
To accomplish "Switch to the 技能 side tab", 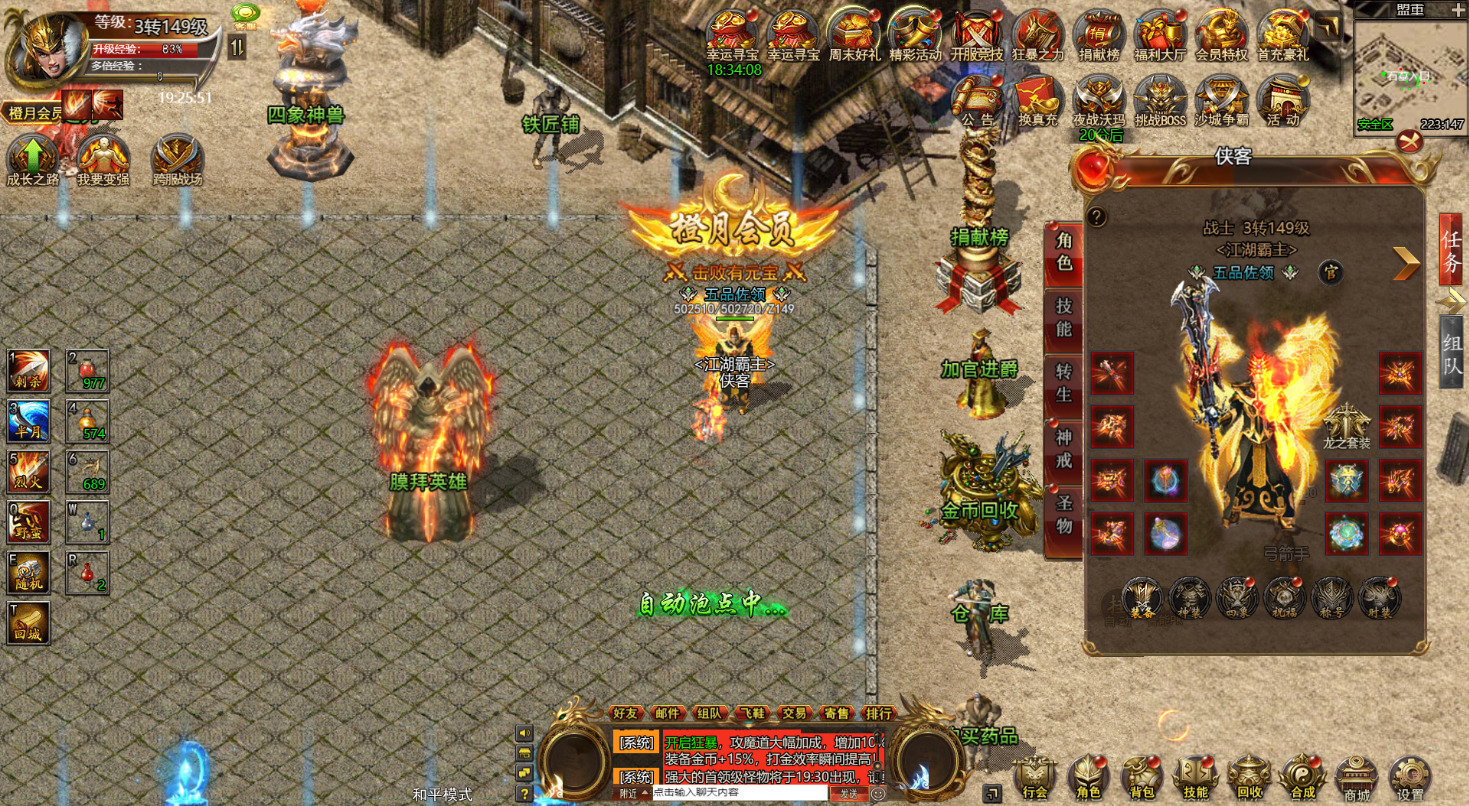I will [x=1064, y=317].
